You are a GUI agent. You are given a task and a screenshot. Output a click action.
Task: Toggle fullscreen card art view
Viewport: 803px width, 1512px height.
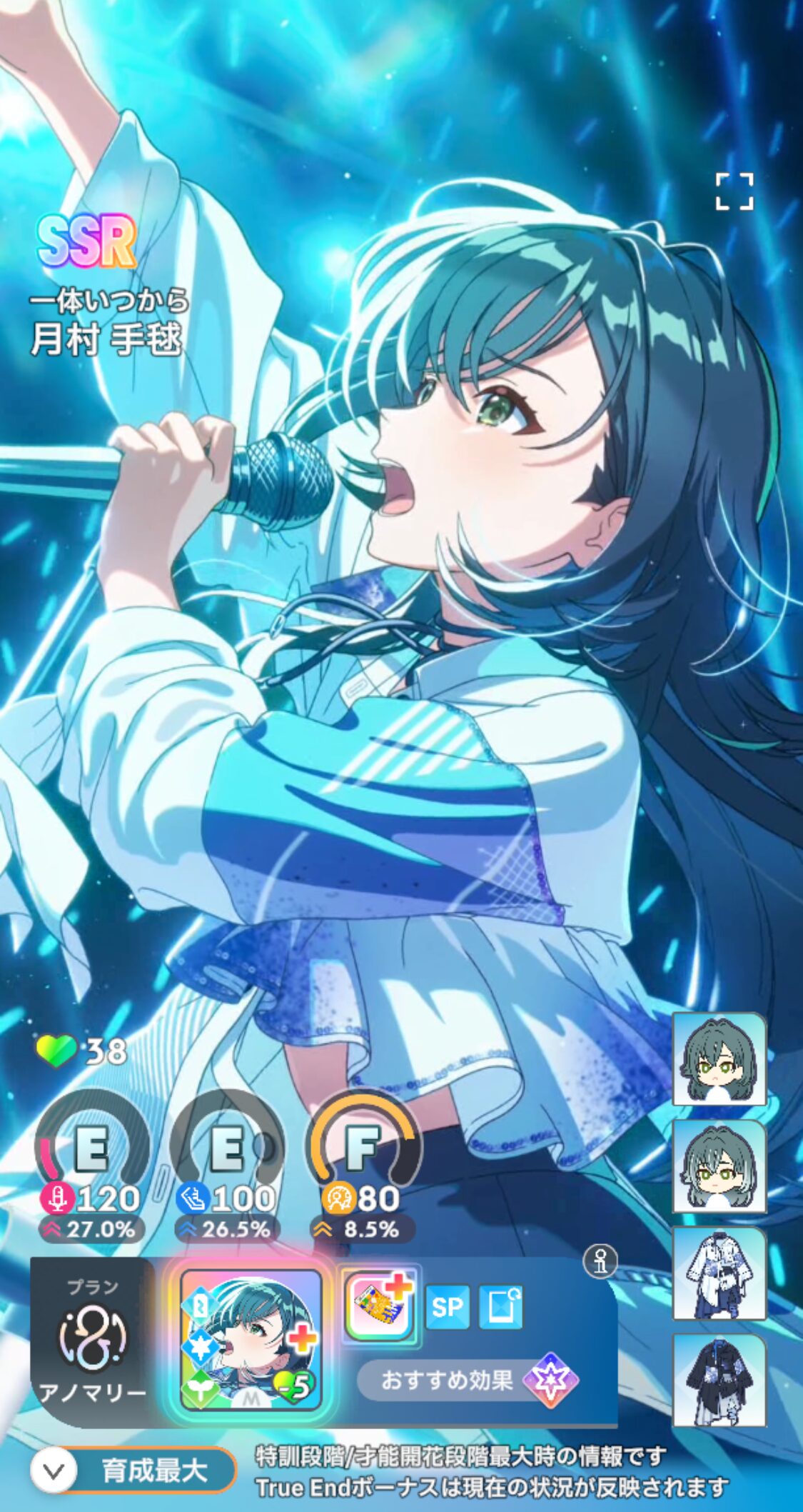click(734, 191)
